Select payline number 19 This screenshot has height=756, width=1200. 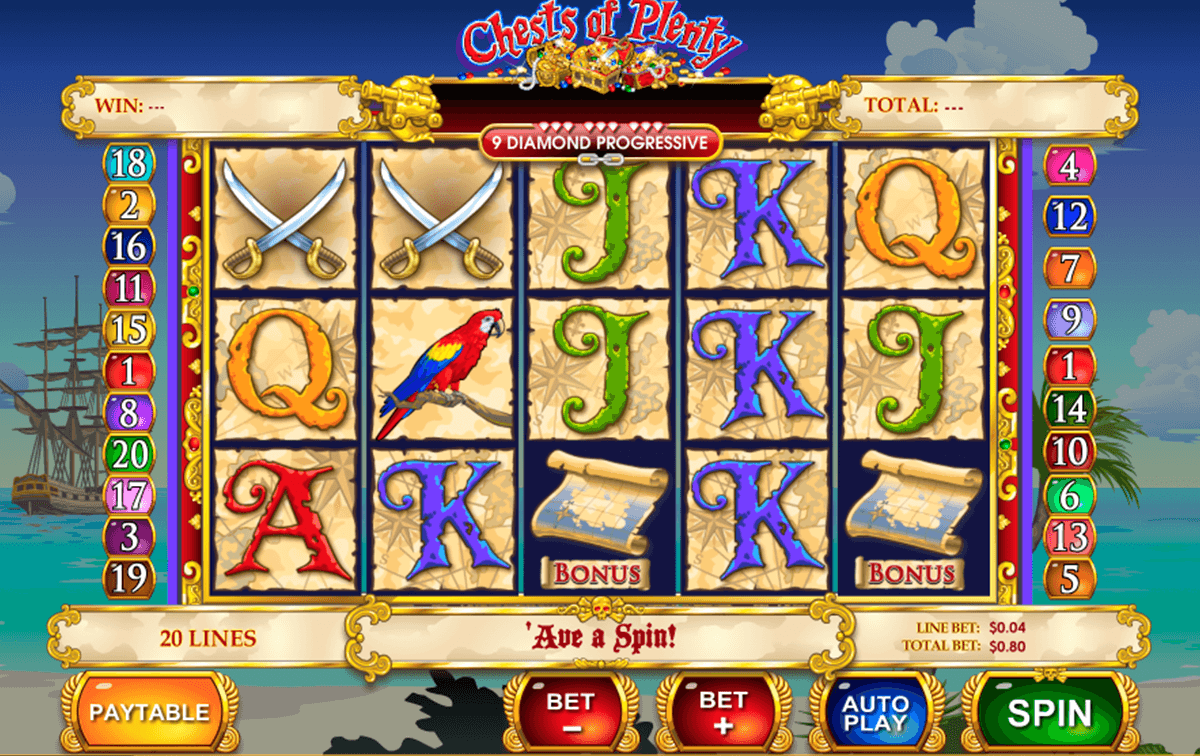coord(130,578)
